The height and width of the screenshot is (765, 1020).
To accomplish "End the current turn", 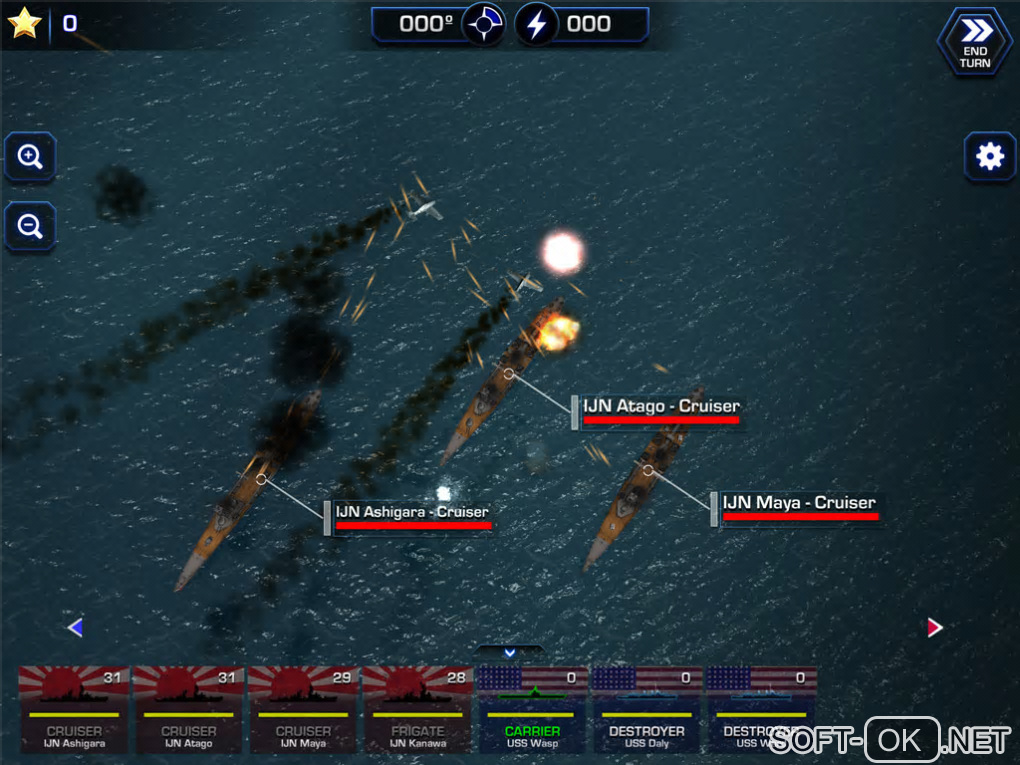I will point(974,43).
